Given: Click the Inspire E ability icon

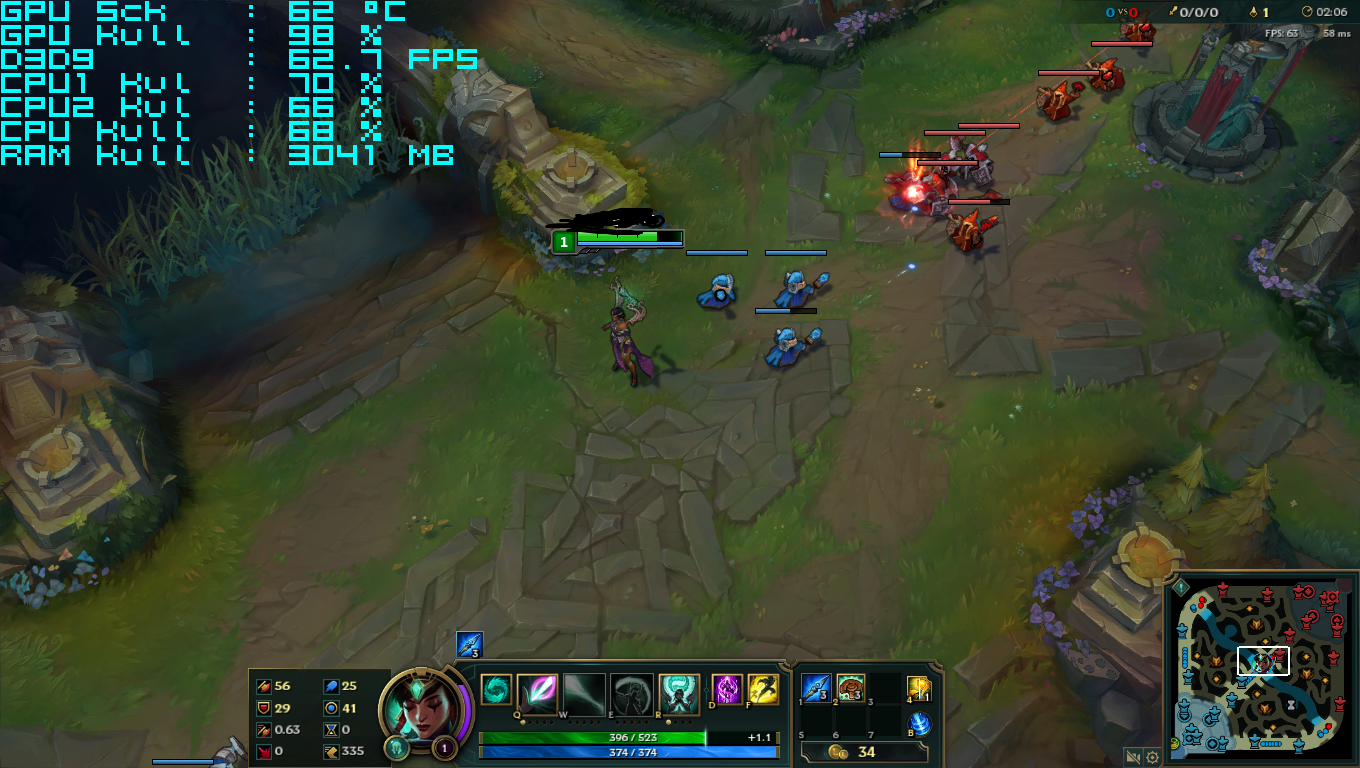Looking at the screenshot, I should point(632,690).
